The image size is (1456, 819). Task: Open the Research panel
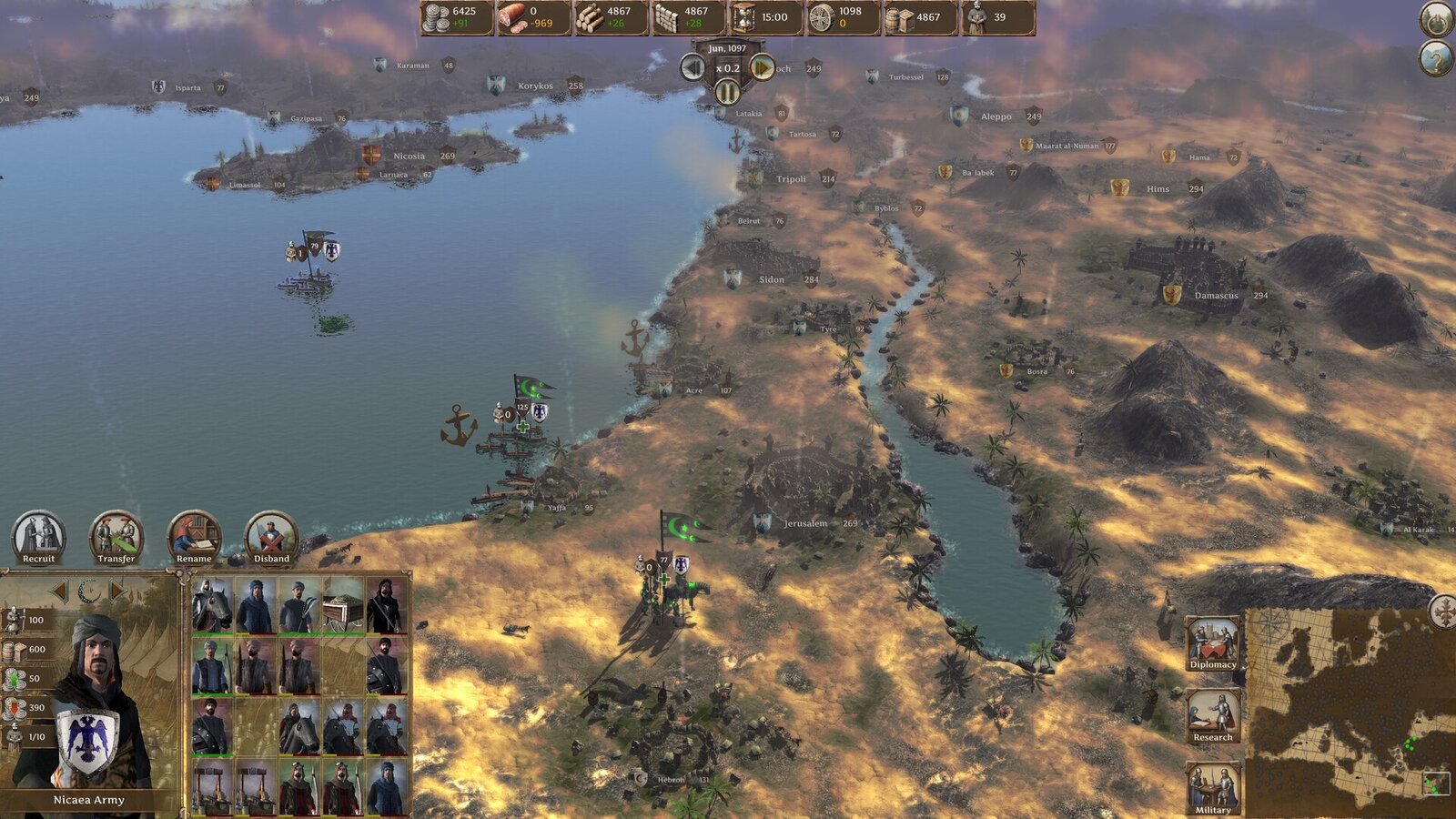(1212, 714)
